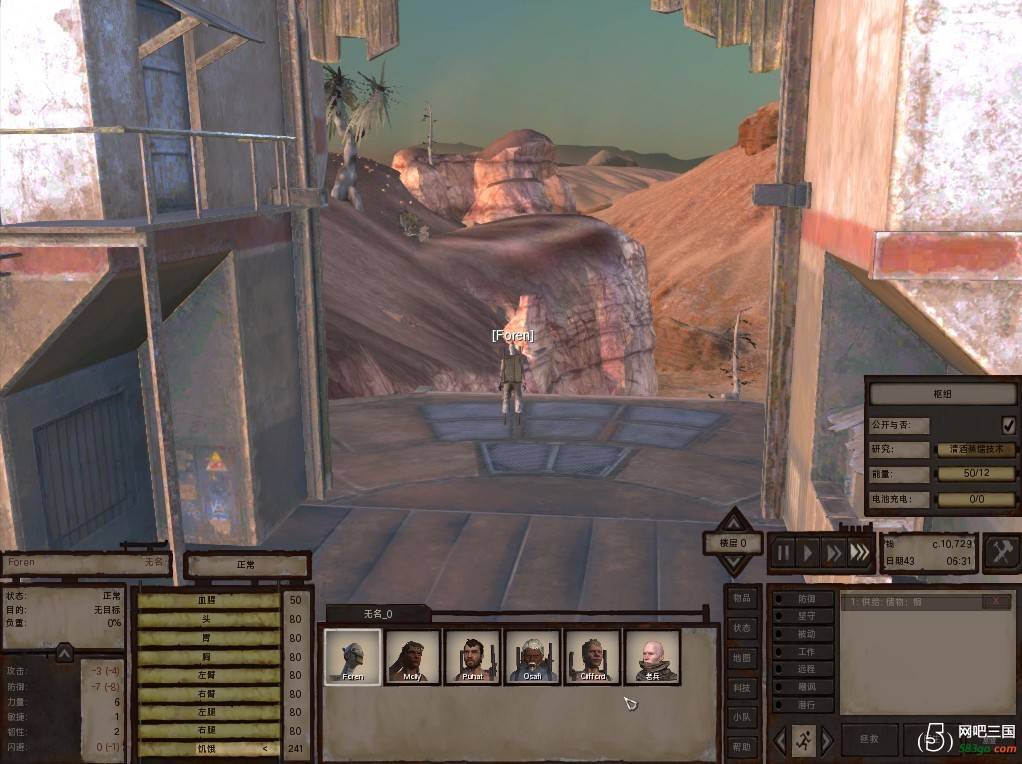Toggle the 潜行 sneak mode

pos(803,705)
